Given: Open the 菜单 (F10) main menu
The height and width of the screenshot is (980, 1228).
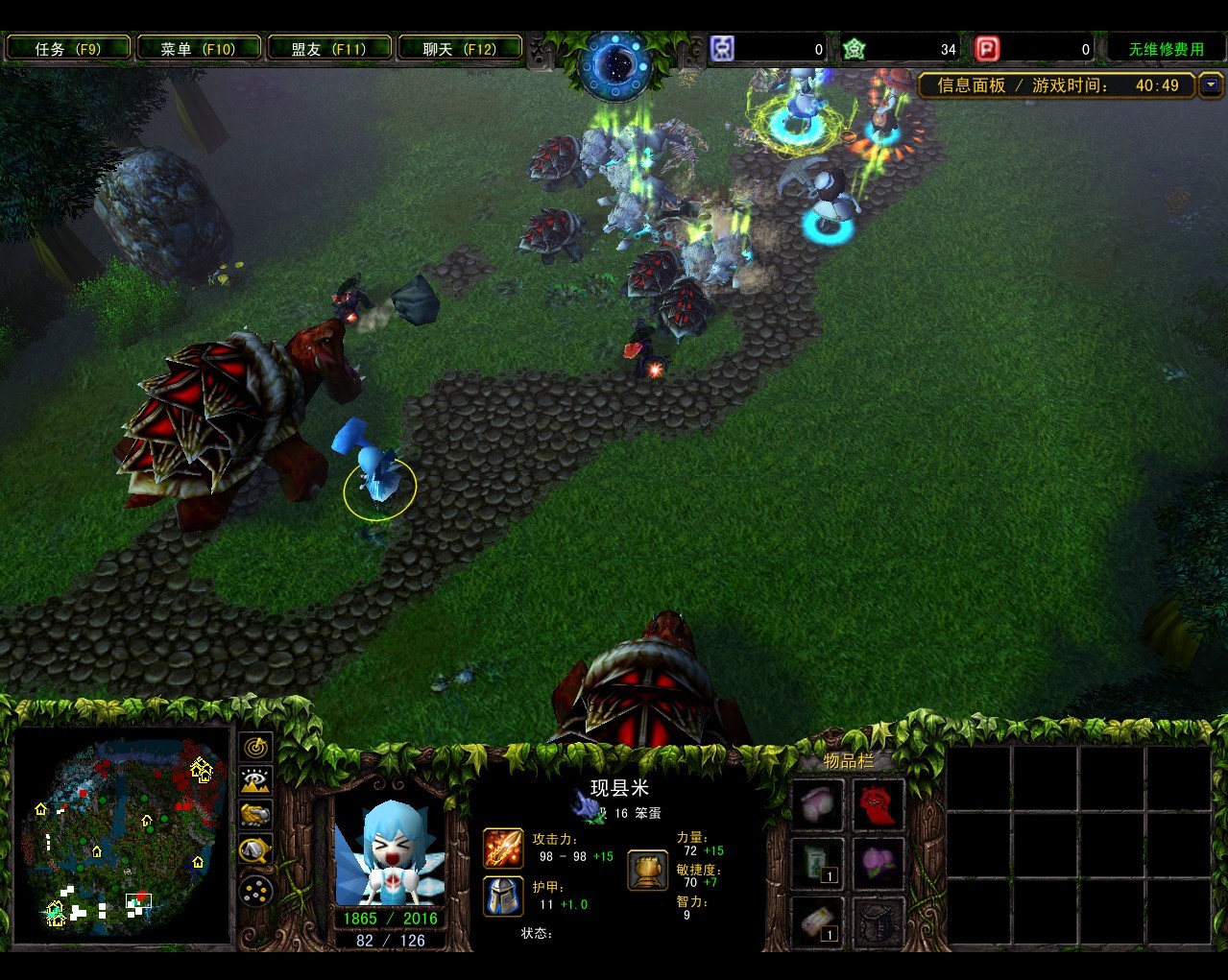Looking at the screenshot, I should pos(198,48).
